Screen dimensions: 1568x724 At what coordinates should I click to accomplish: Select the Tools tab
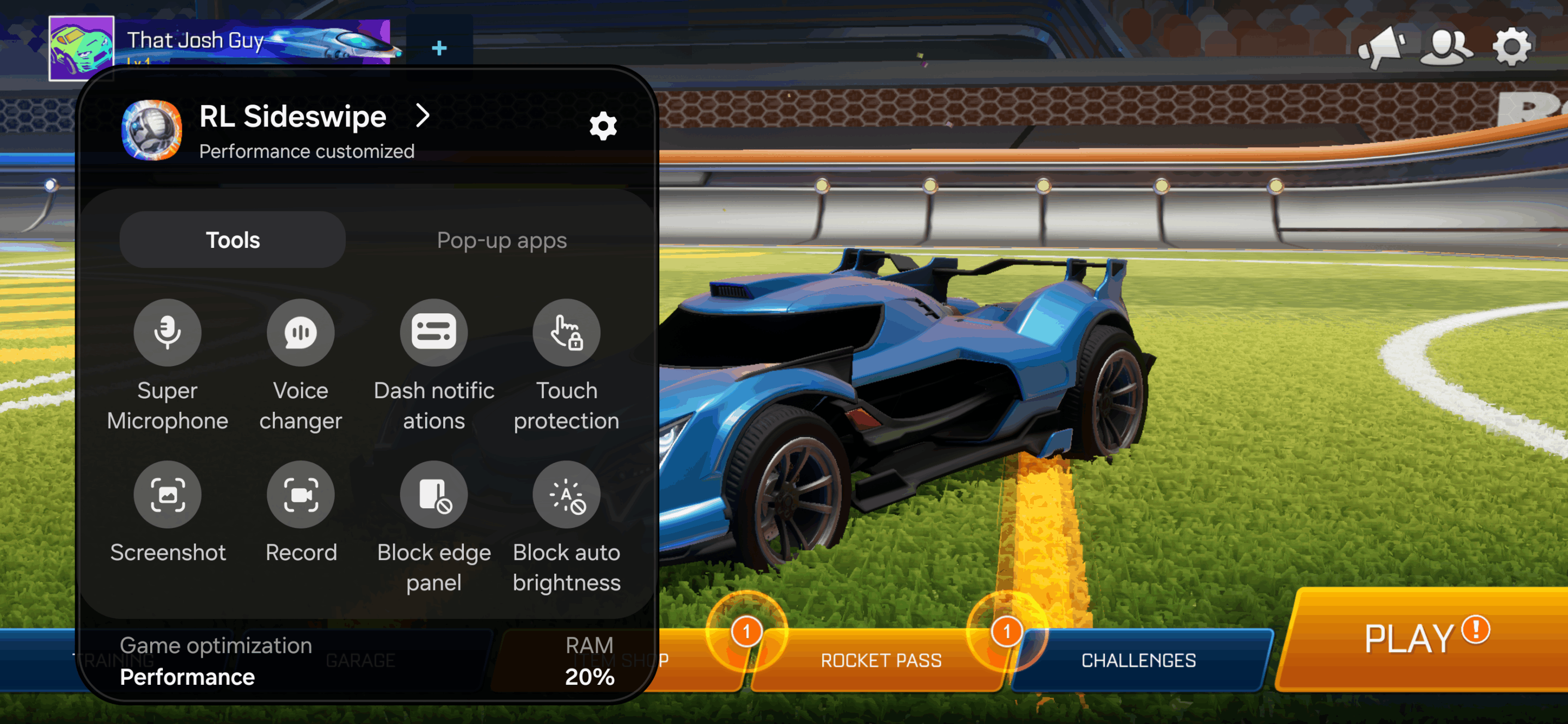(232, 241)
